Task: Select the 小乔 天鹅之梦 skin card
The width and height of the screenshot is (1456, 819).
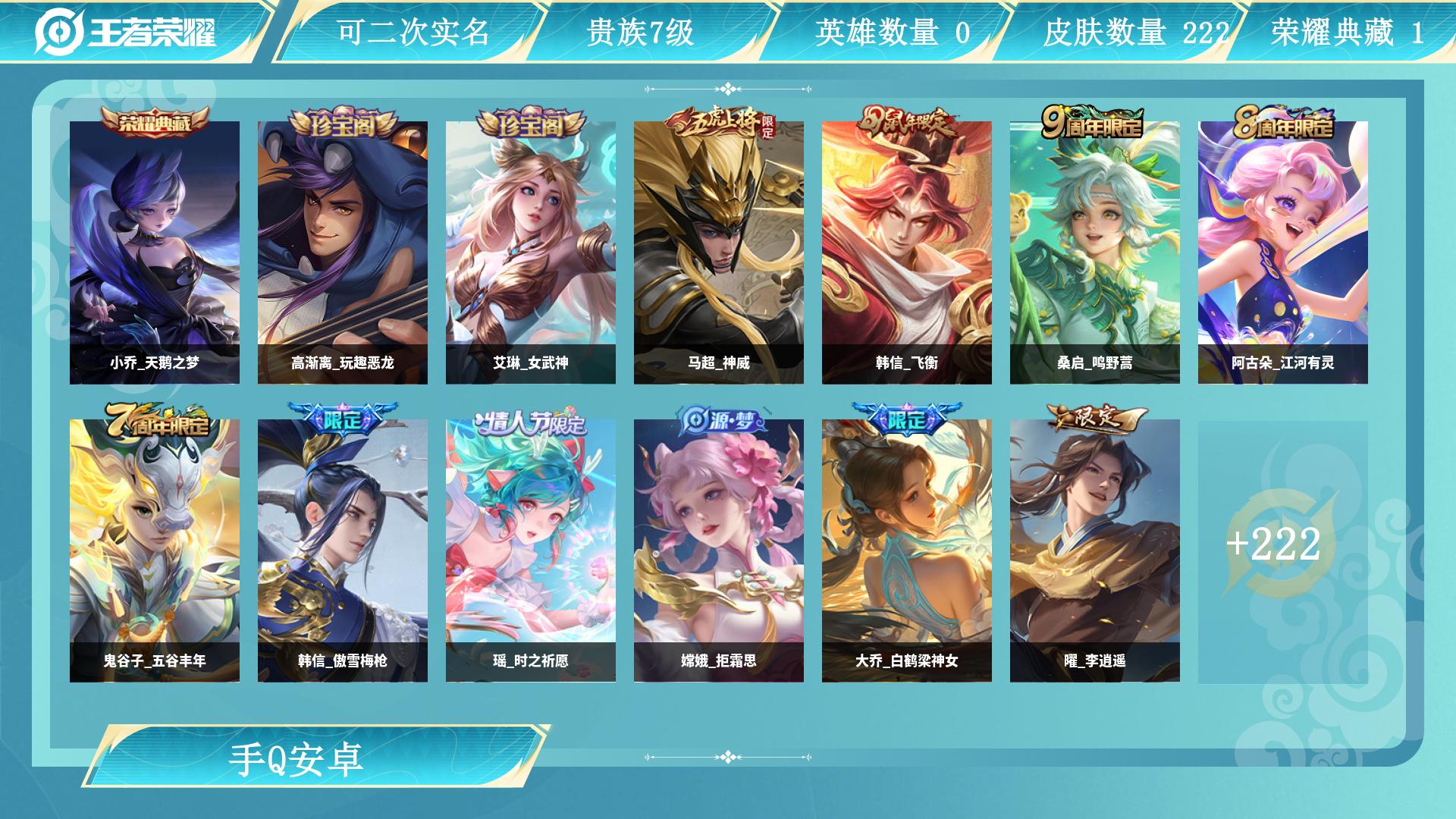Action: pyautogui.click(x=155, y=253)
